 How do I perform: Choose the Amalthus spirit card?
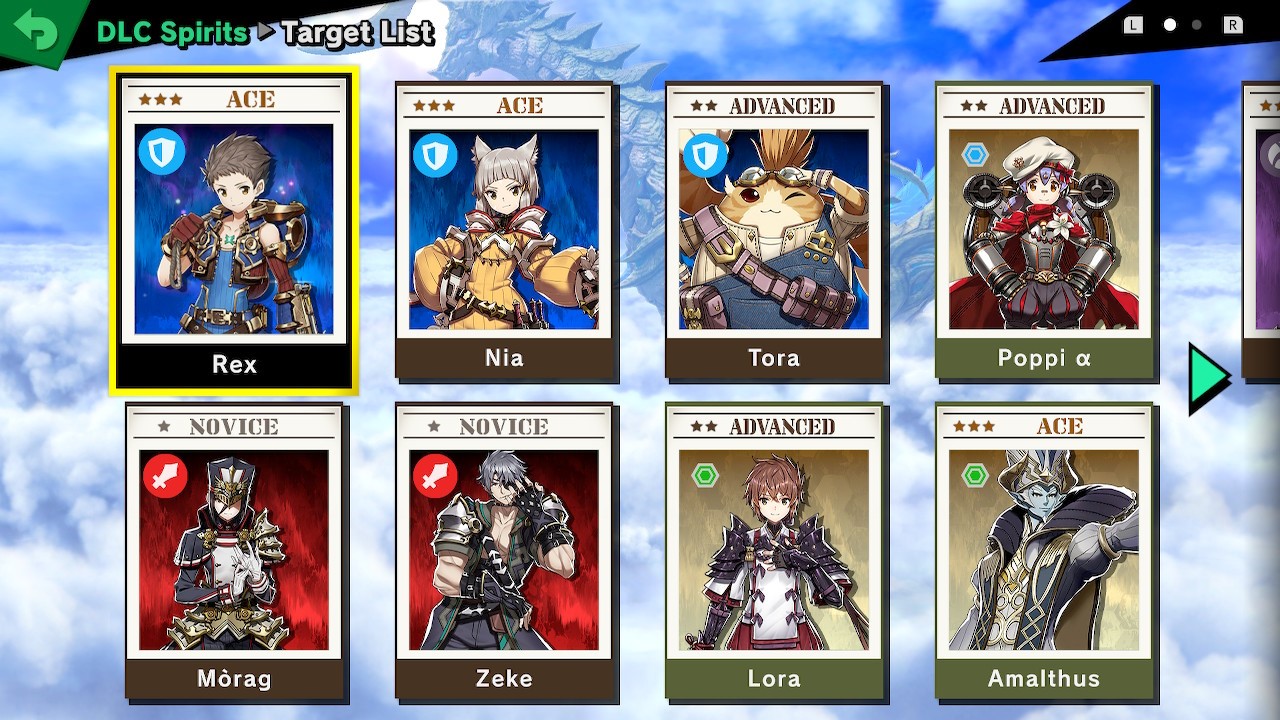point(1044,550)
